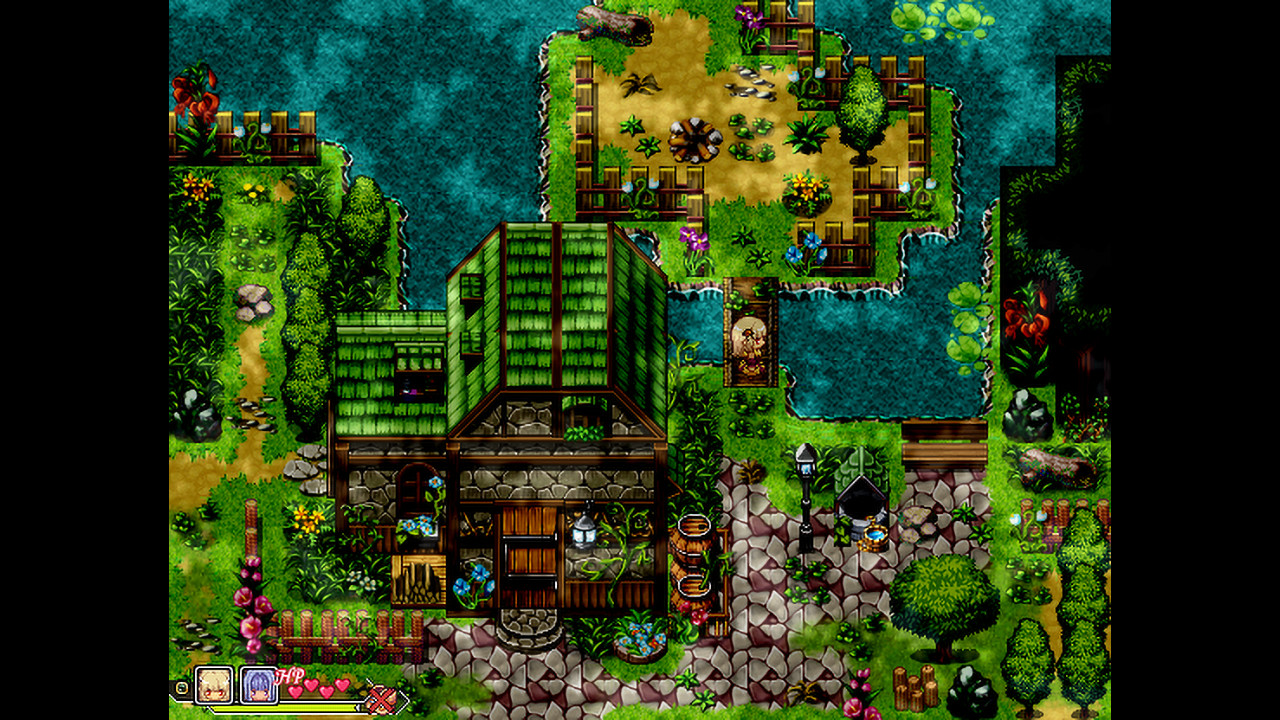
Task: Select the blonde character's portrait in the HUD
Action: pos(212,686)
